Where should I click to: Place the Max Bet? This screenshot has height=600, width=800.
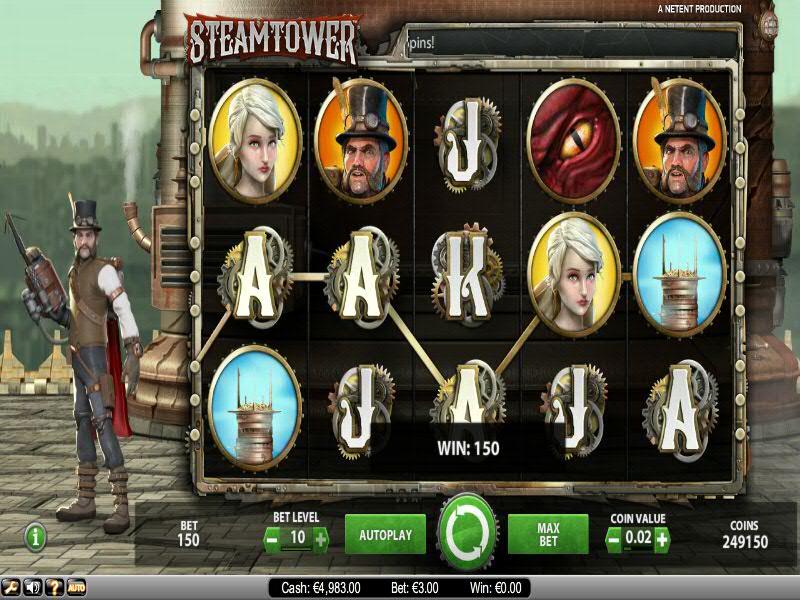pyautogui.click(x=547, y=535)
